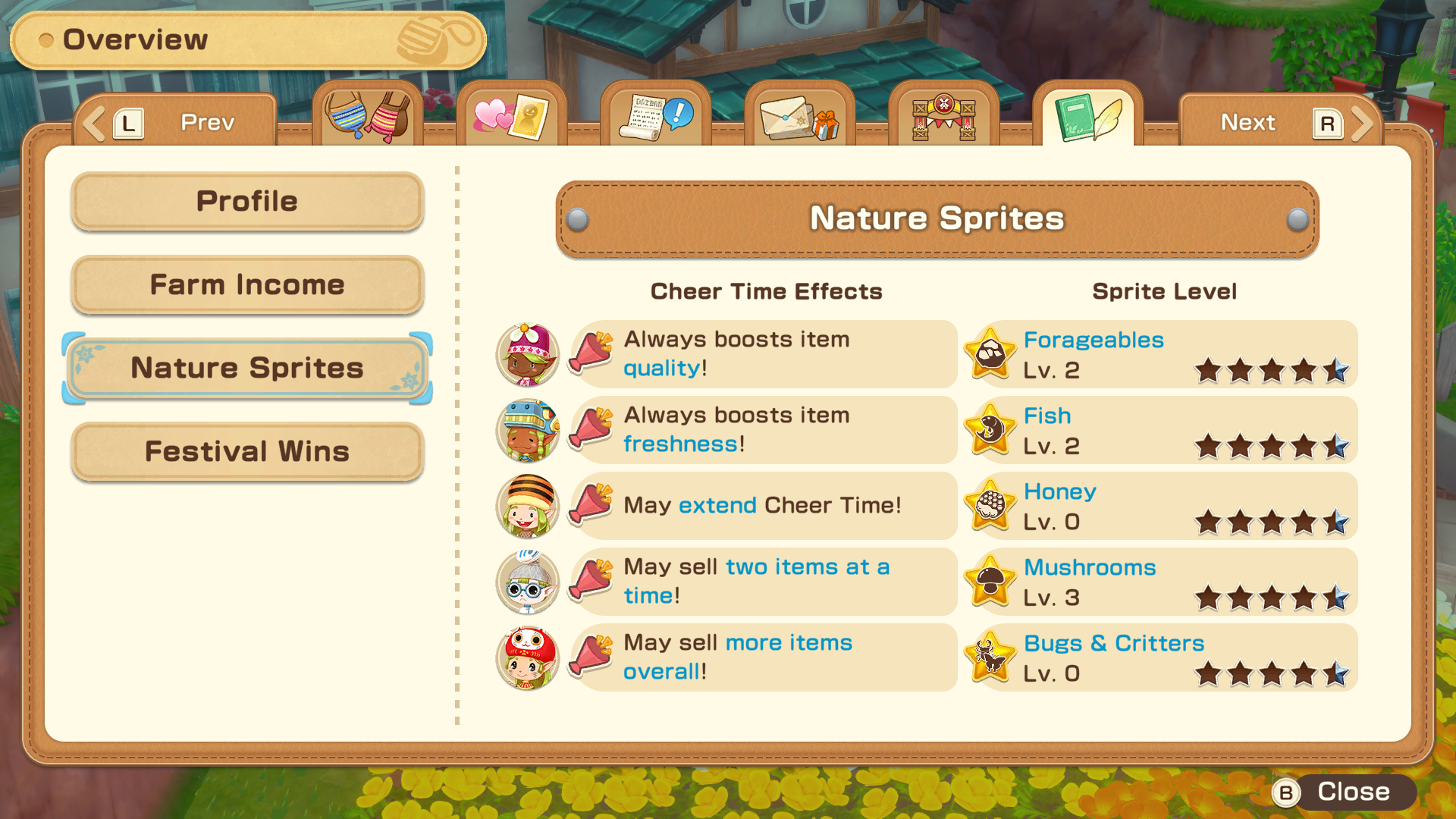Click the daruma-hooded sprite portrait
Screen dimensions: 1456x819
pyautogui.click(x=528, y=657)
